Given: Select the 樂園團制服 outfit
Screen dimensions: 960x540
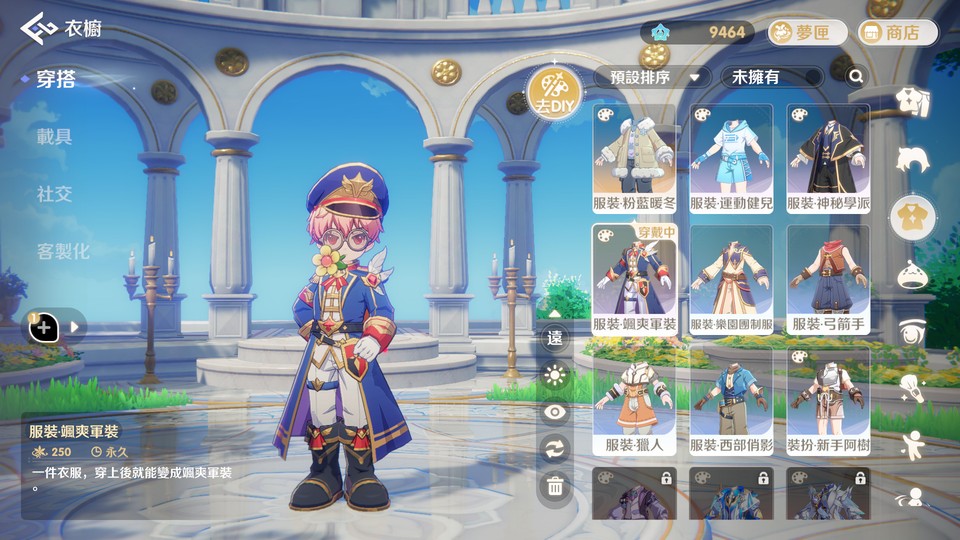Looking at the screenshot, I should tap(731, 280).
